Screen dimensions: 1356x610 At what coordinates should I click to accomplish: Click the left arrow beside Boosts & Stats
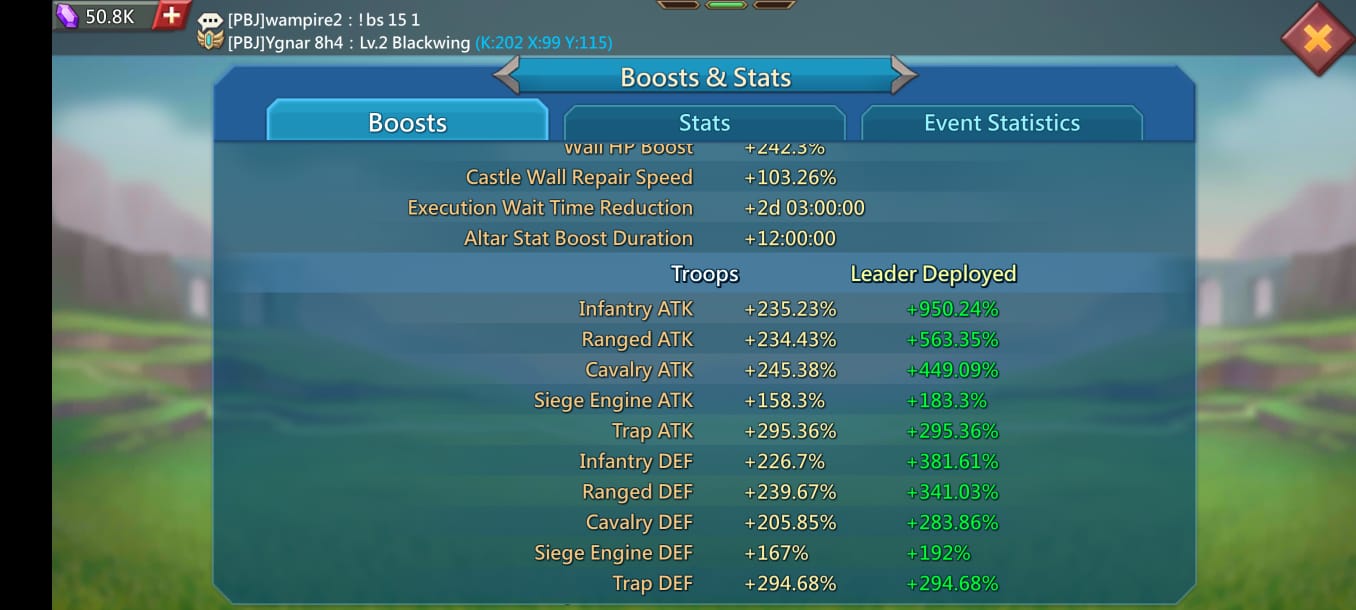pos(507,76)
